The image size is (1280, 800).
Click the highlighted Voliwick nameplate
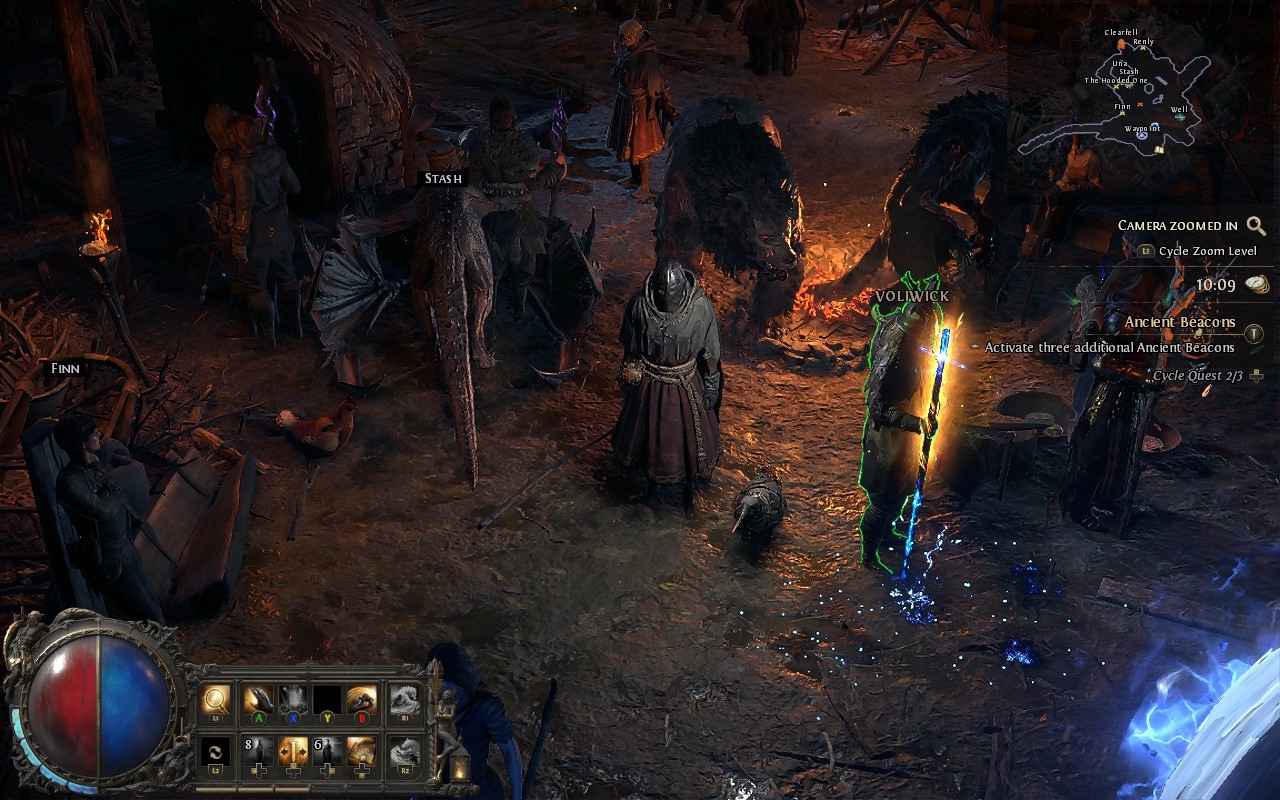[x=911, y=297]
